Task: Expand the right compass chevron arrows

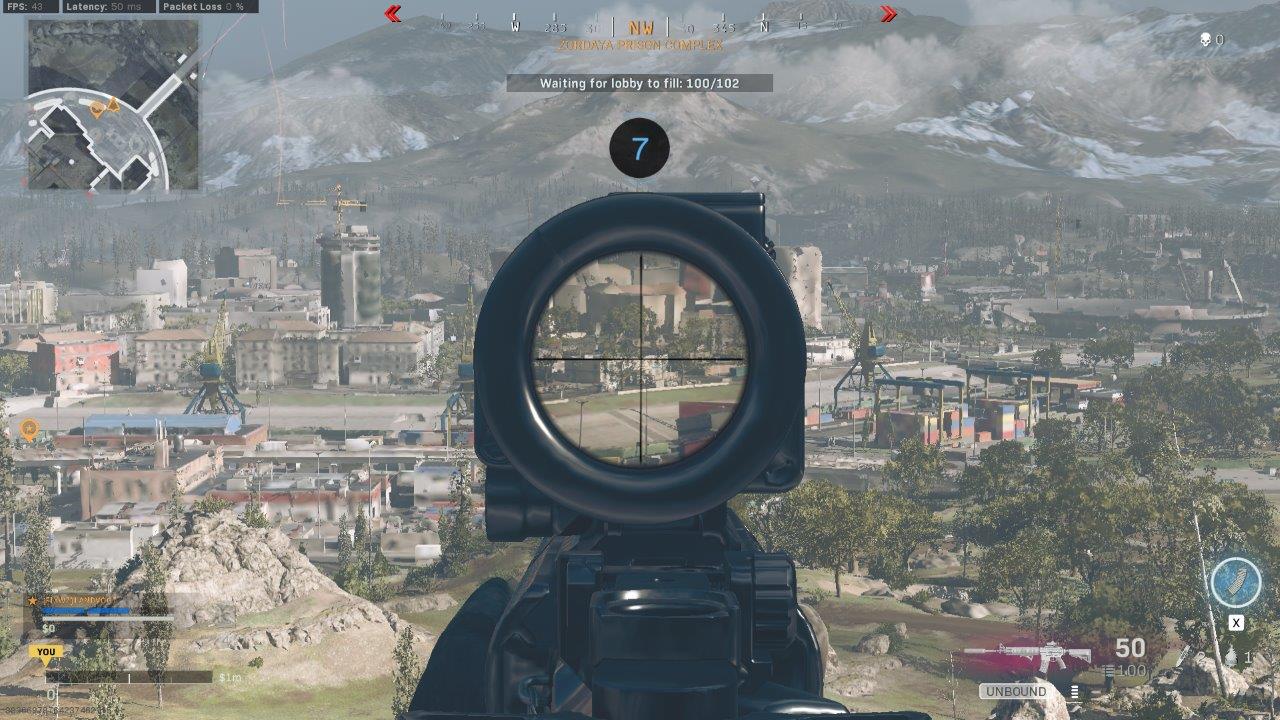Action: [888, 15]
